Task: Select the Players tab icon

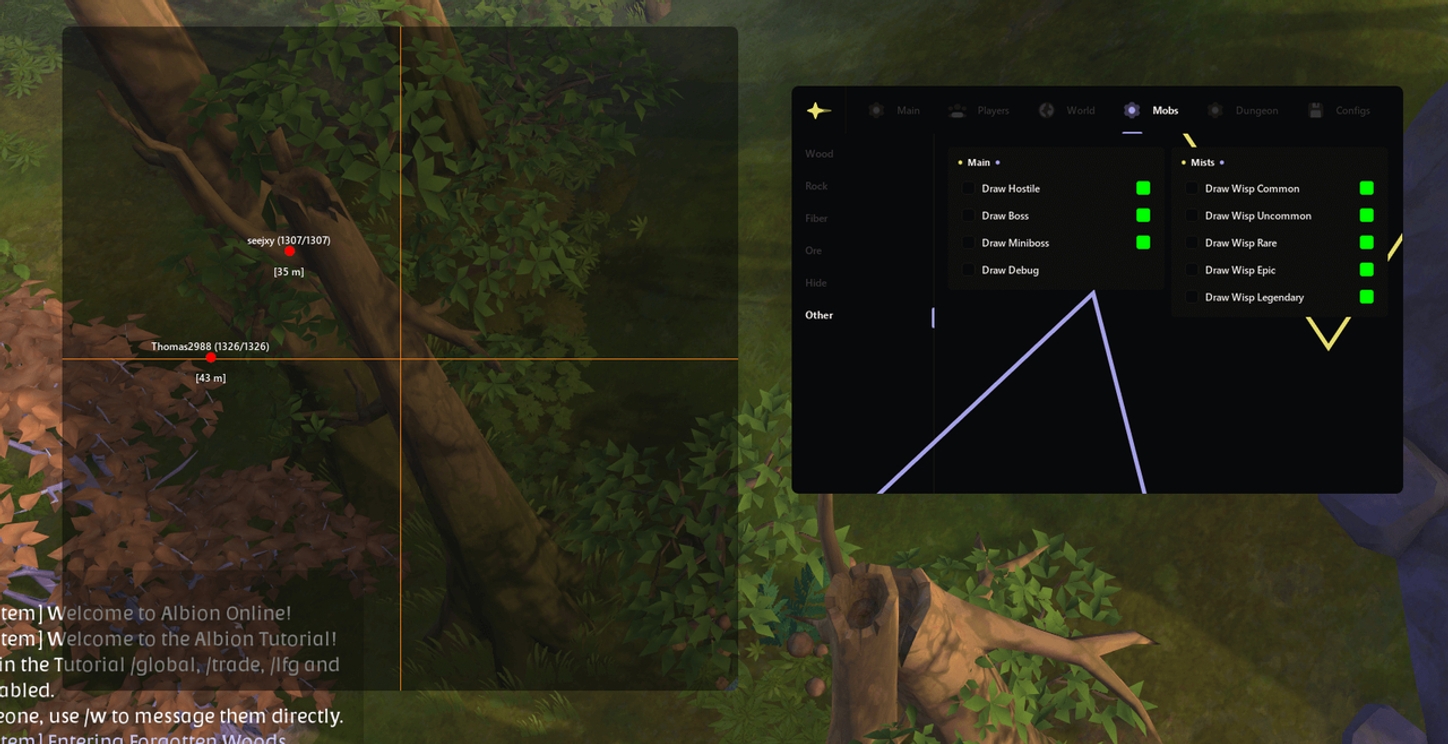Action: click(x=955, y=110)
